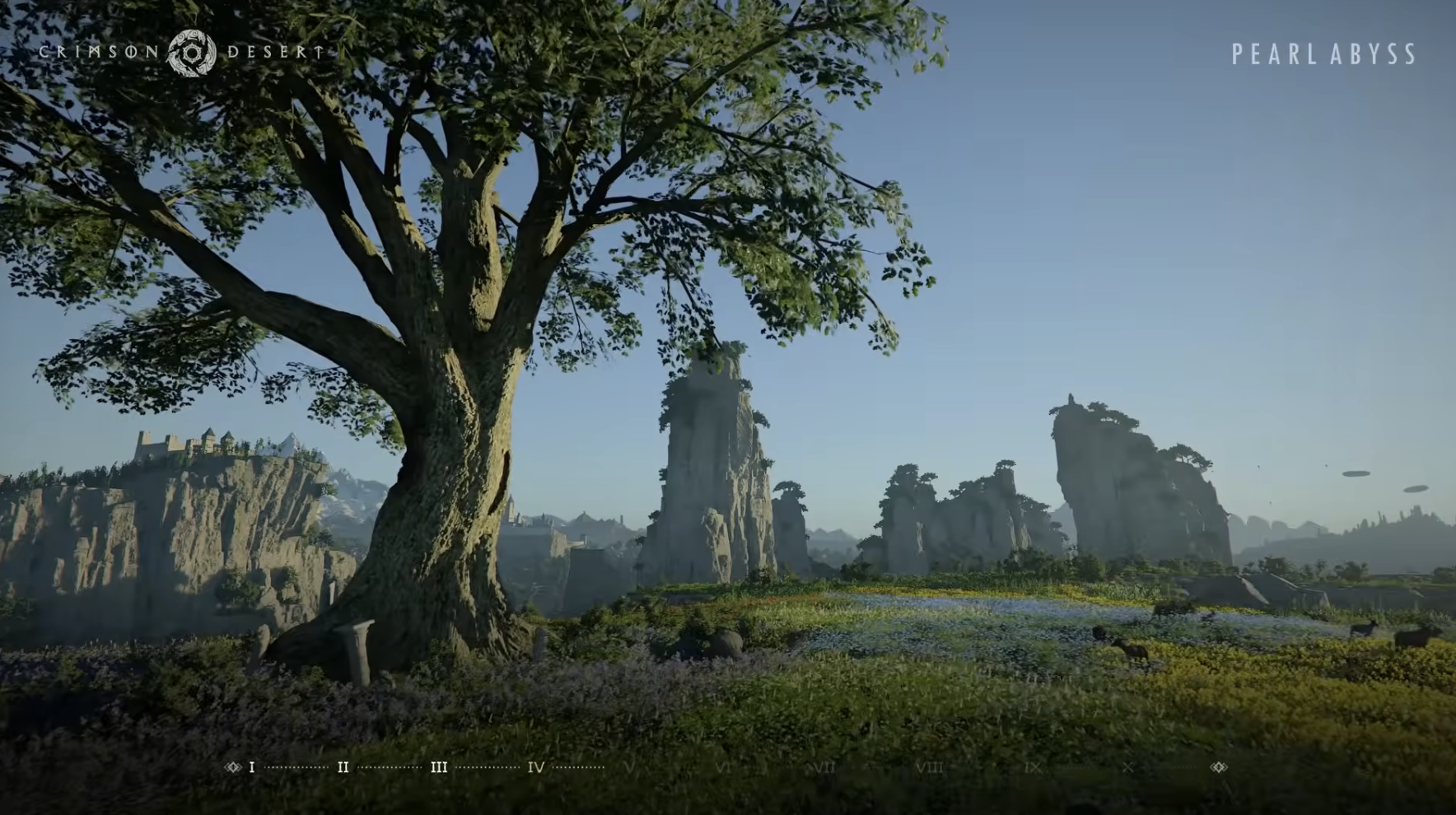Click the Pearl Abyss logo
The image size is (1456, 815).
[x=1323, y=54]
